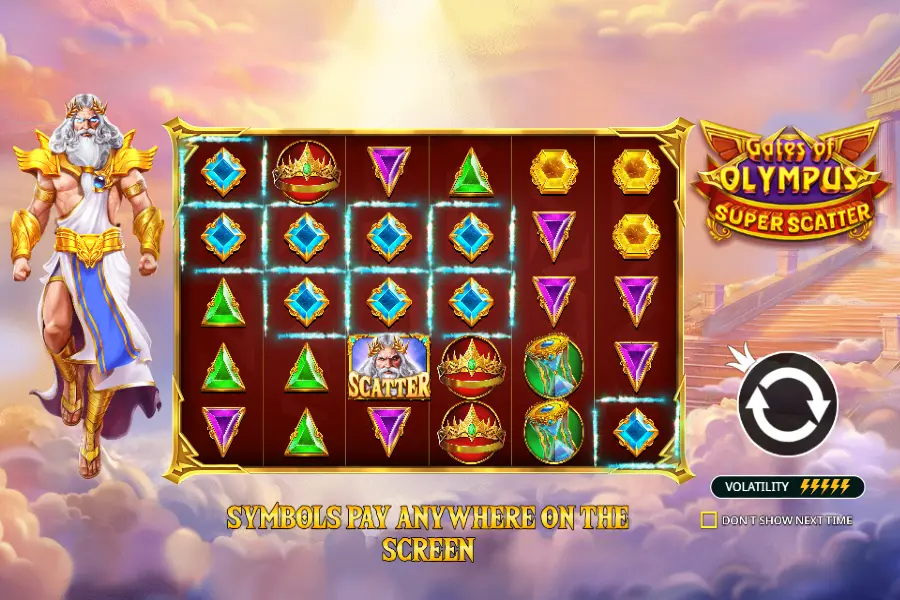Tick the Don't Show Next Time checkbox
Screen dimensions: 900x600
coord(709,520)
